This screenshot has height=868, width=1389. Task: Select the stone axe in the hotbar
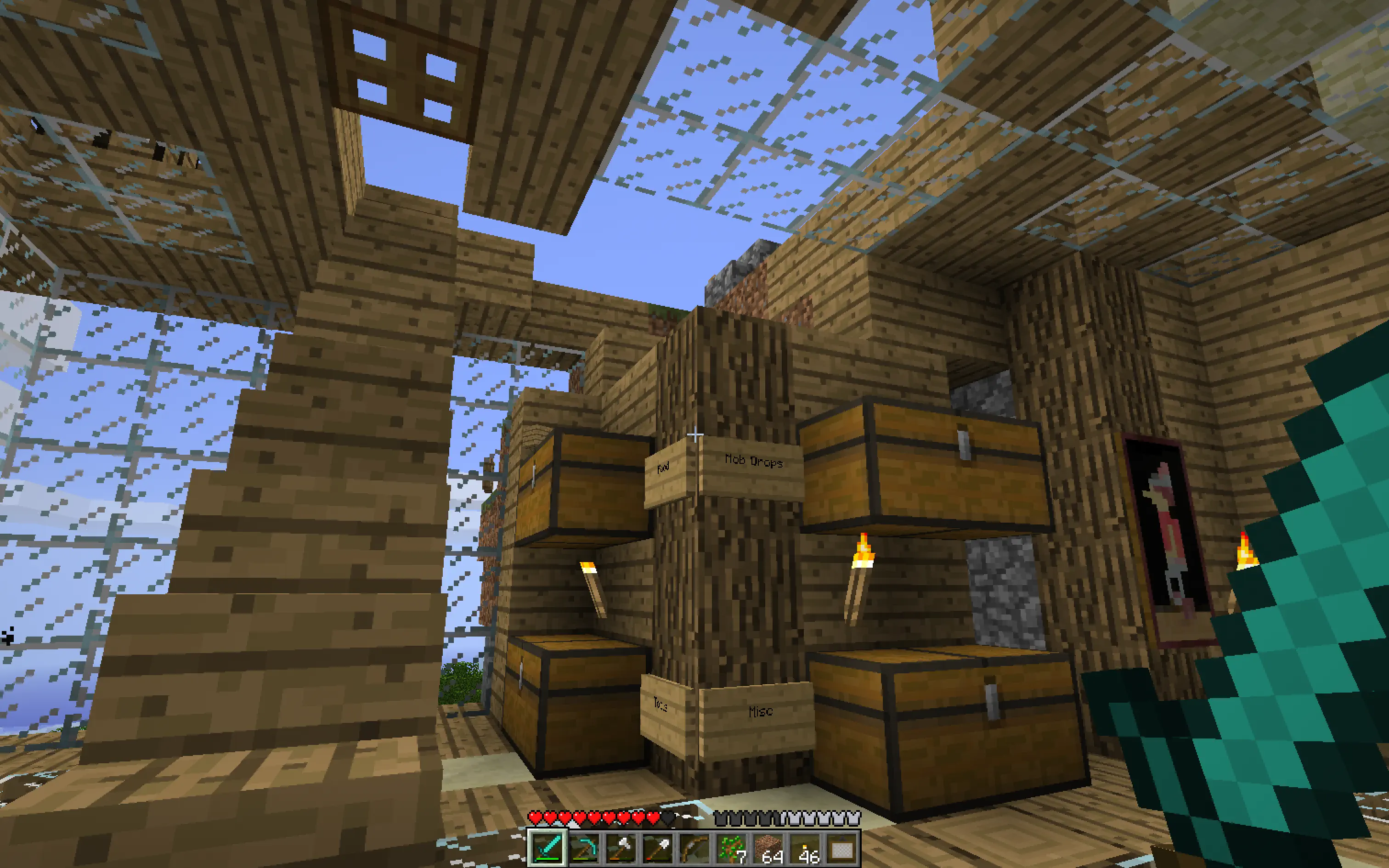click(621, 849)
